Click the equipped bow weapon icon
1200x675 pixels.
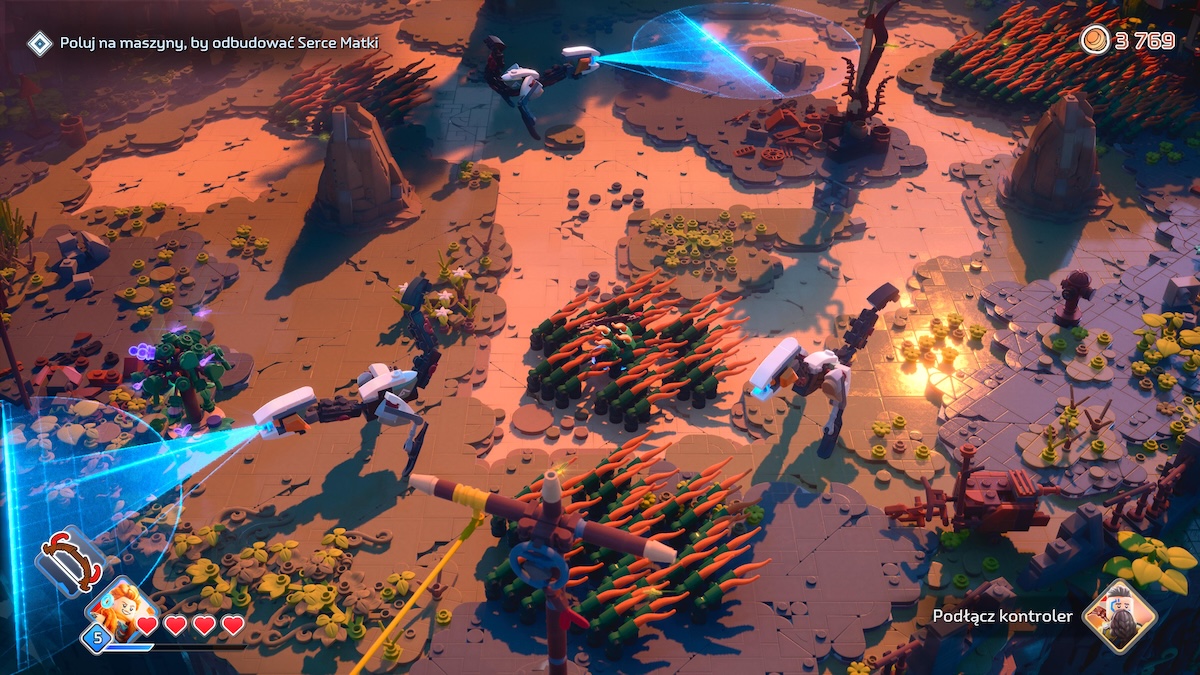point(71,562)
